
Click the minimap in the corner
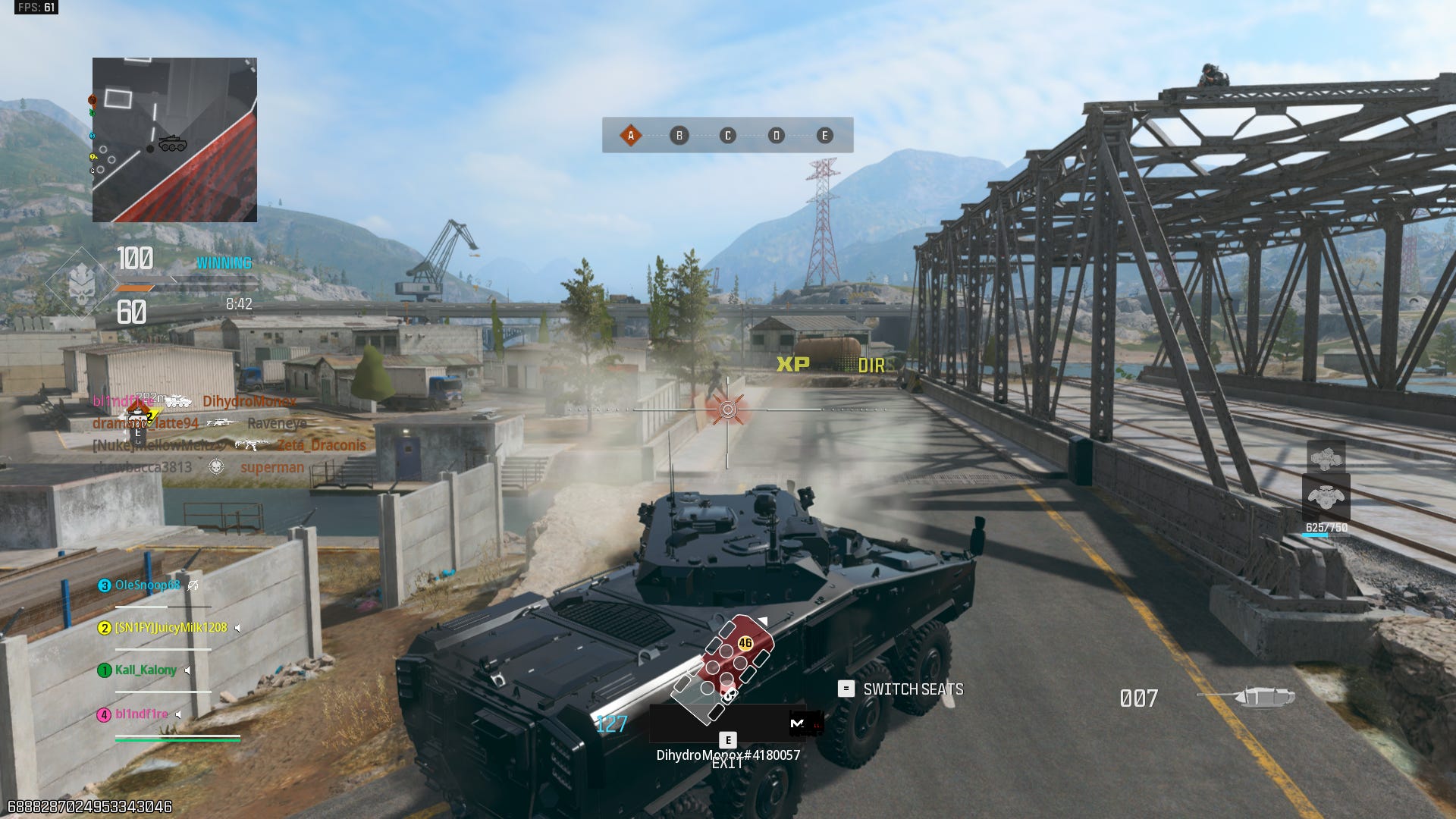pos(174,140)
